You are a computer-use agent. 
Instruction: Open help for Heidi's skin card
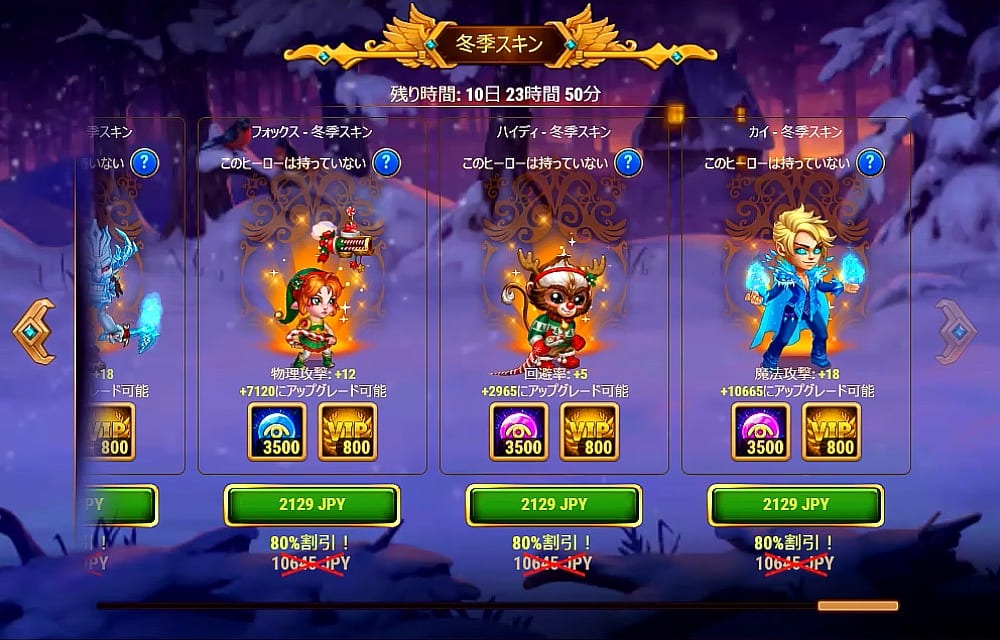click(628, 162)
